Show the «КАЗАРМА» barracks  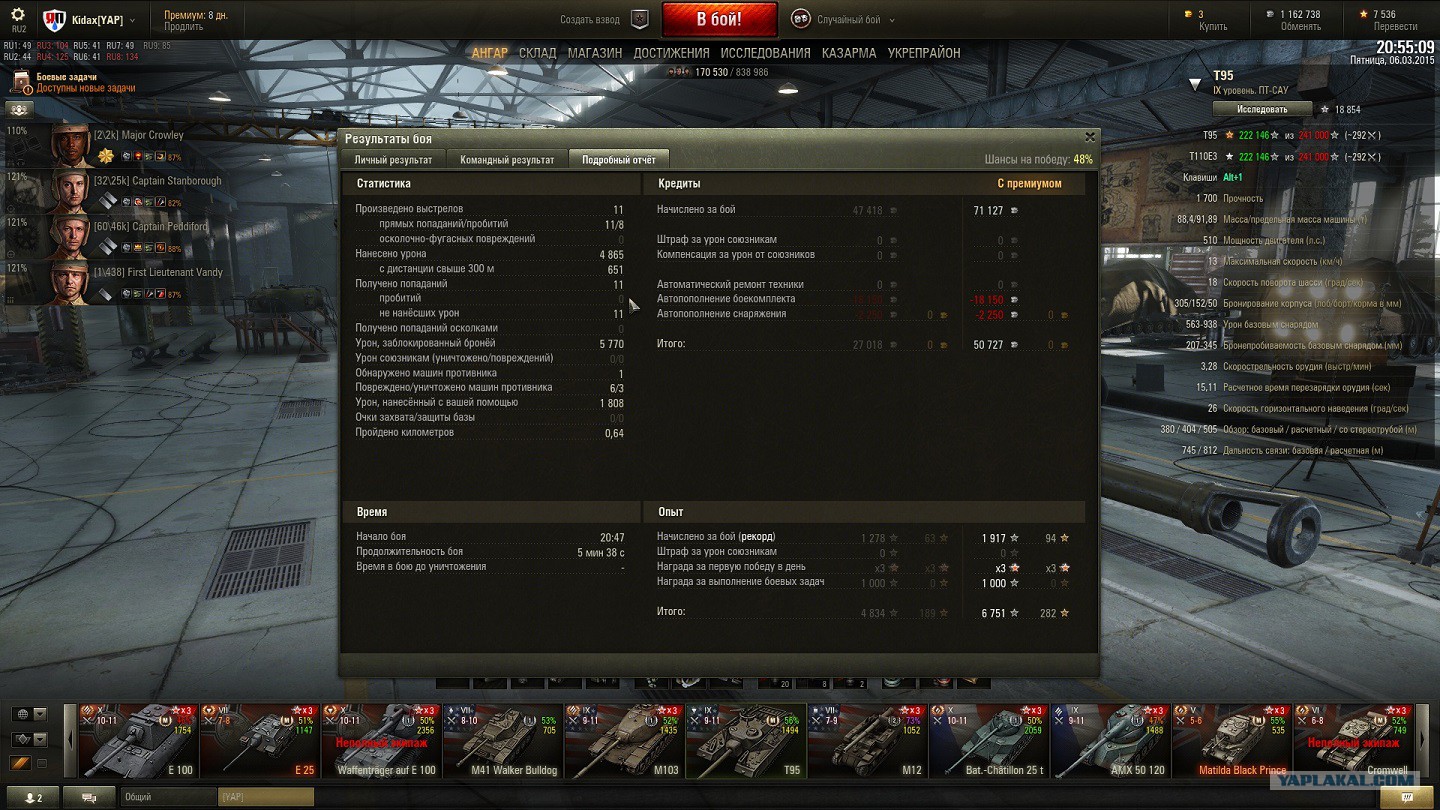849,53
